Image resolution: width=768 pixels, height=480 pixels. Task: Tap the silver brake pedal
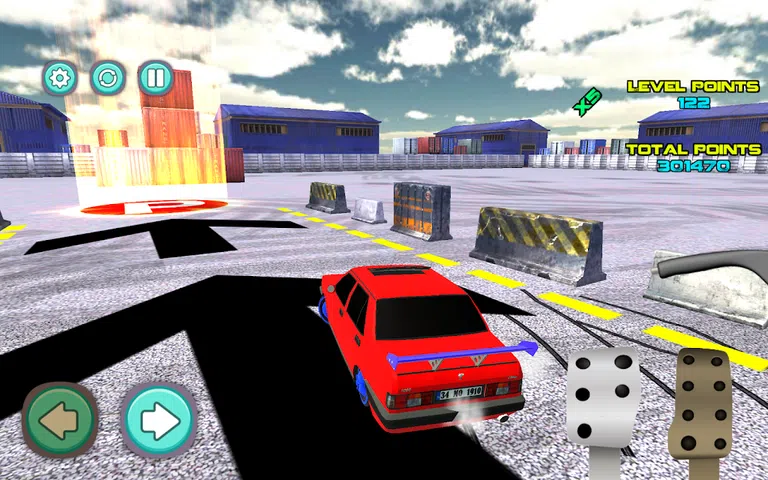(x=602, y=397)
